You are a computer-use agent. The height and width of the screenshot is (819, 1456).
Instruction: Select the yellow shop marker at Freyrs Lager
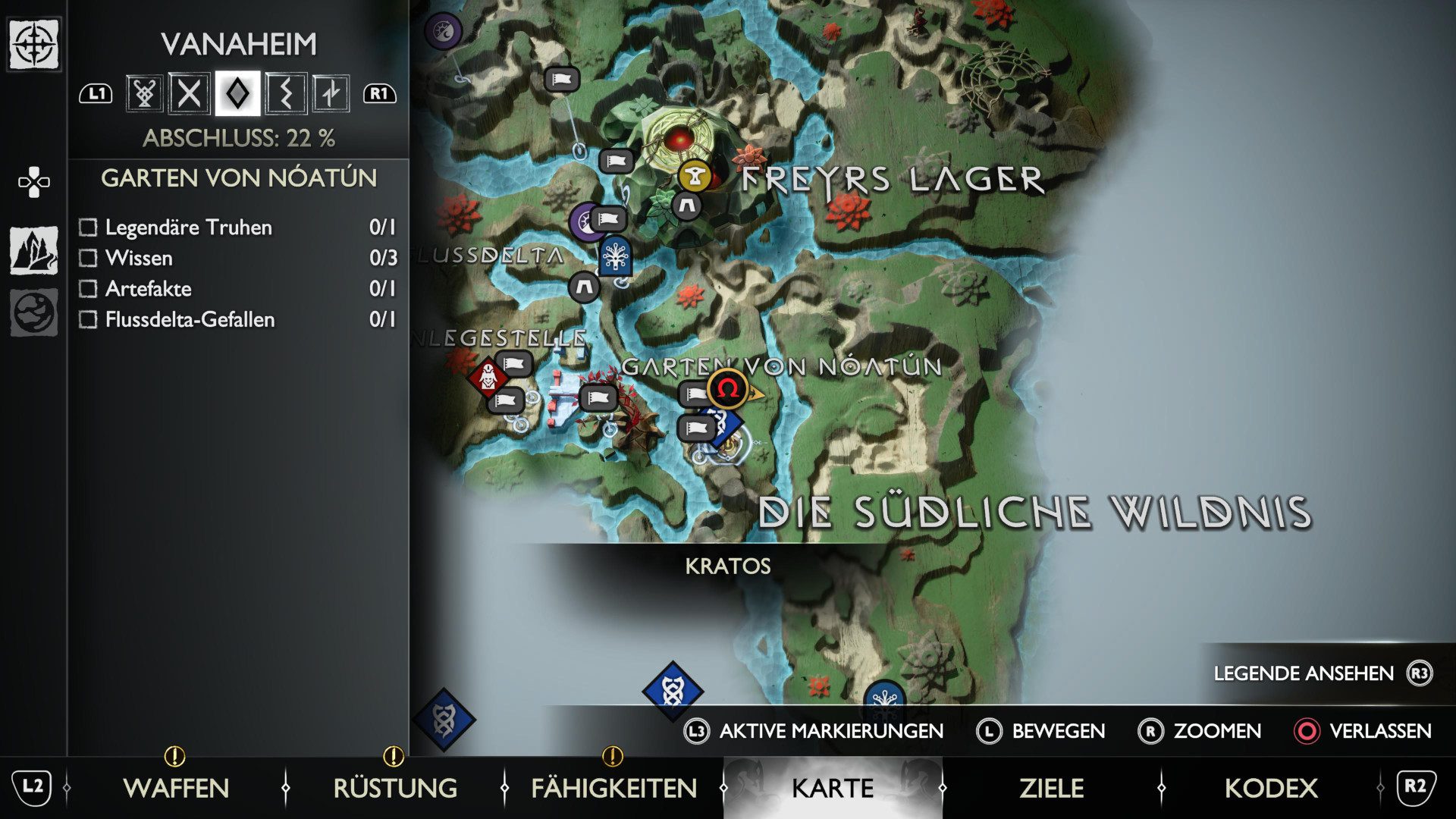tap(693, 176)
